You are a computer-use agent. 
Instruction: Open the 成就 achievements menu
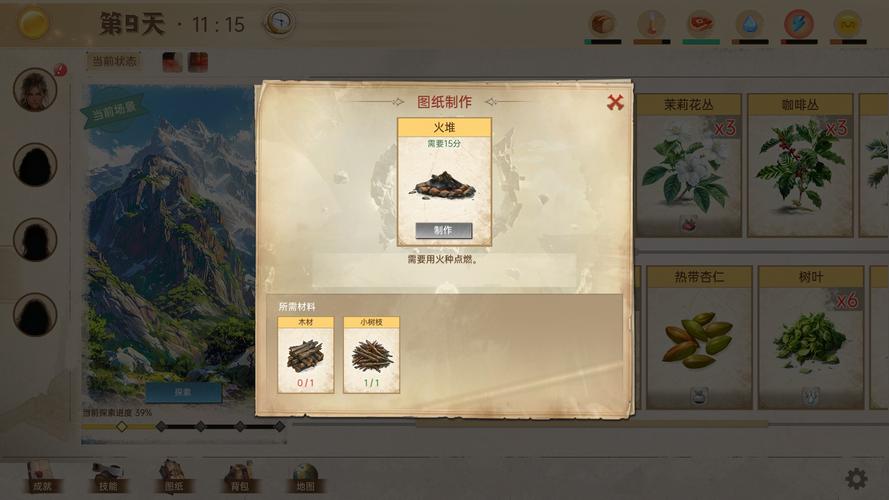pos(41,476)
